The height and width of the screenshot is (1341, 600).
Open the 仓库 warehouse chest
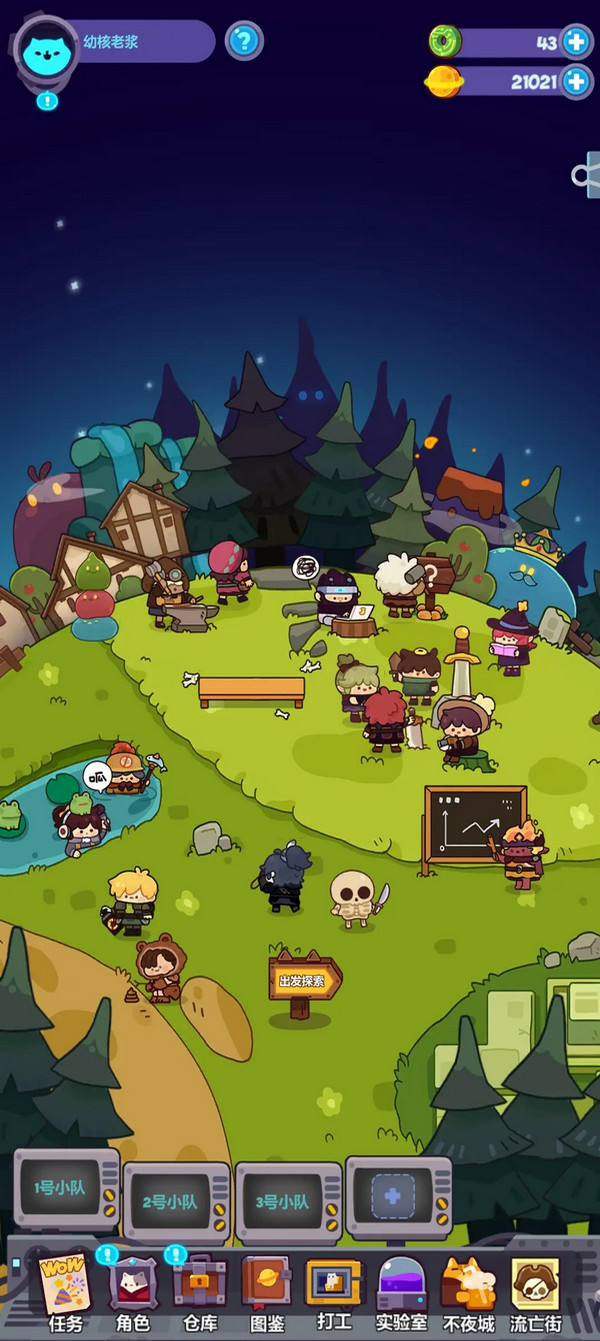click(200, 1292)
